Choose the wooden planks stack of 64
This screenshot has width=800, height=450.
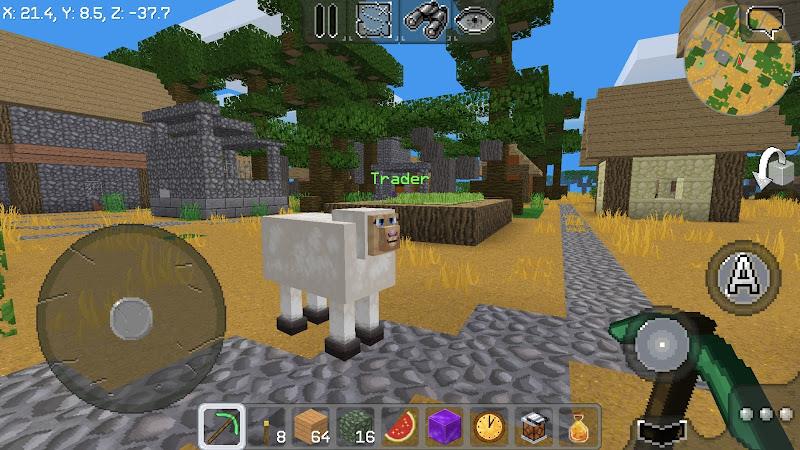[x=311, y=426]
